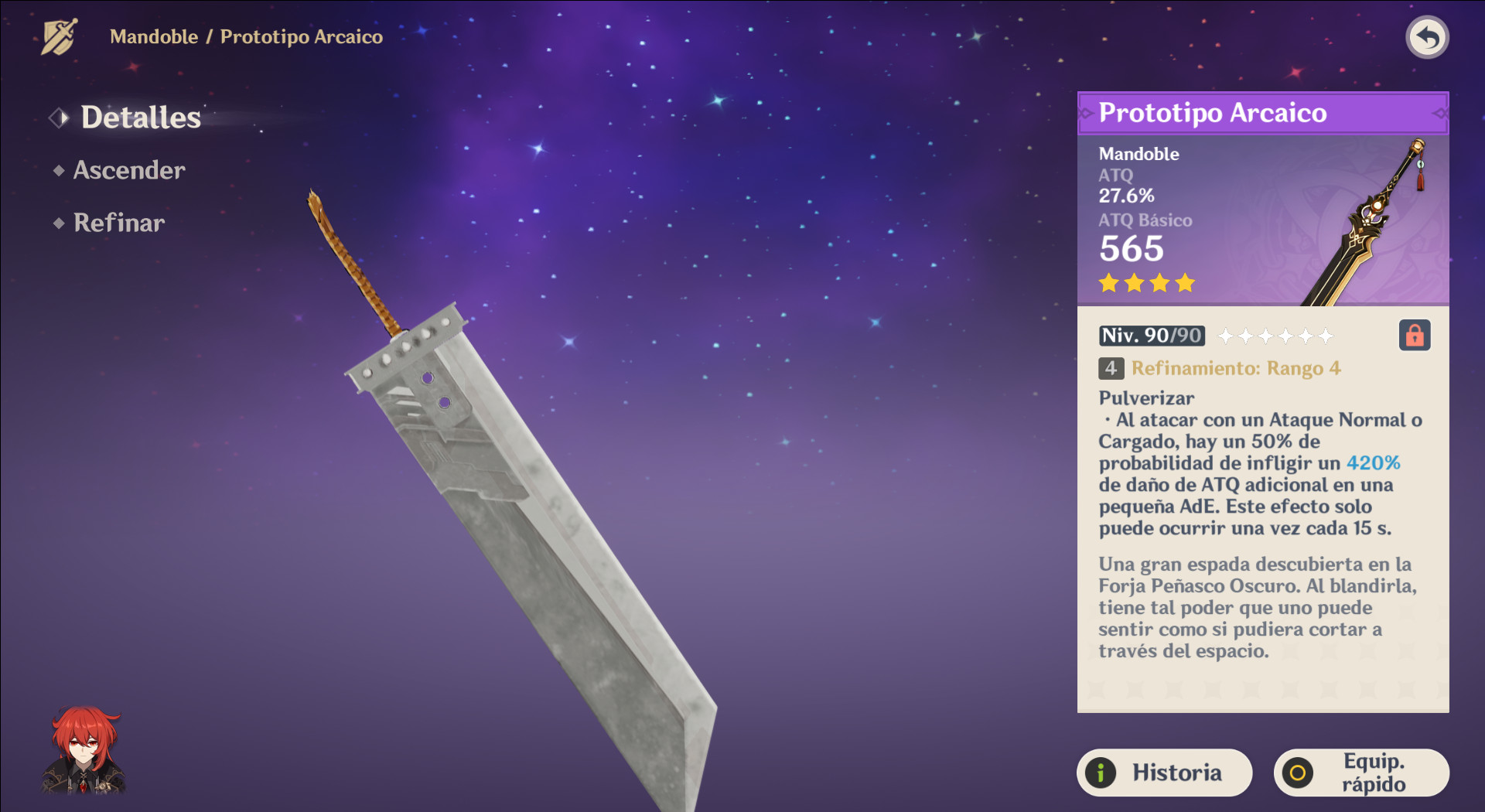Switch to the Ascender section
Viewport: 1485px width, 812px height.
coord(129,171)
